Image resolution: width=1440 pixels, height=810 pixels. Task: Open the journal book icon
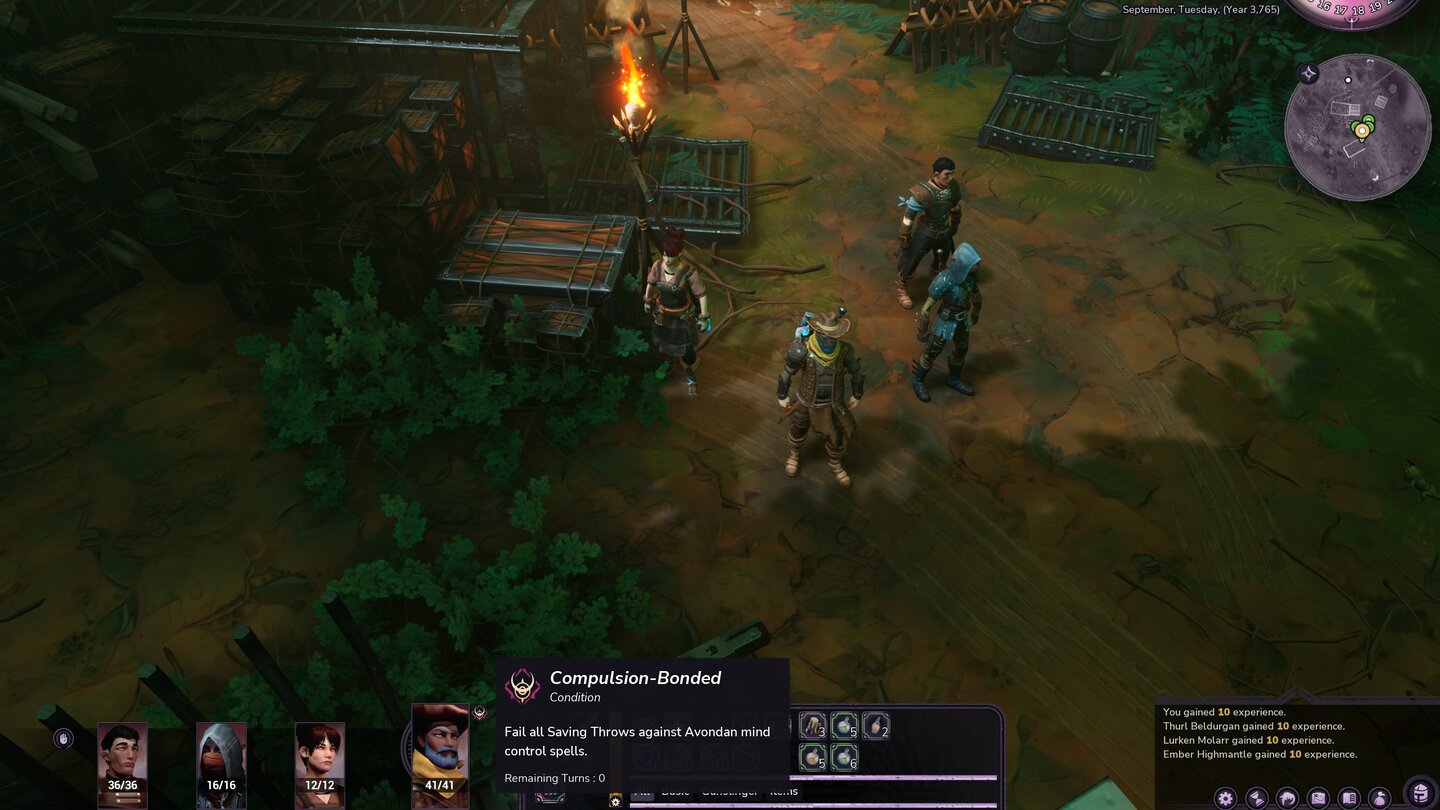1348,797
